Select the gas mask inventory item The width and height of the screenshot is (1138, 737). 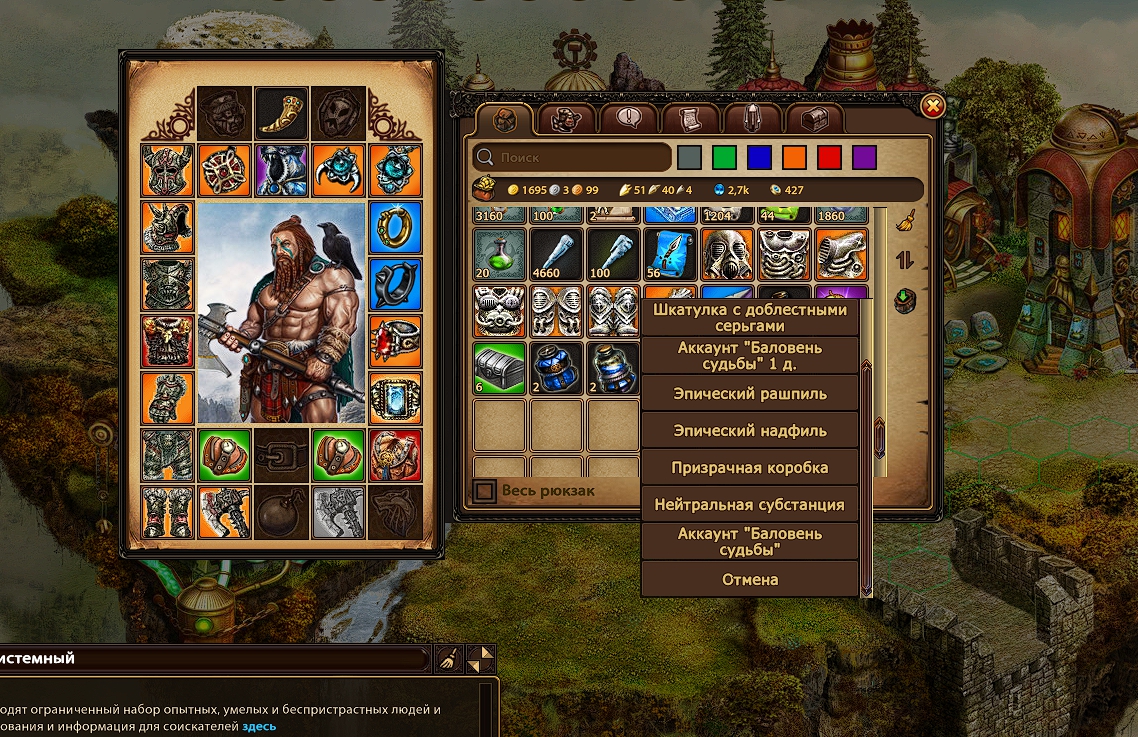point(726,254)
